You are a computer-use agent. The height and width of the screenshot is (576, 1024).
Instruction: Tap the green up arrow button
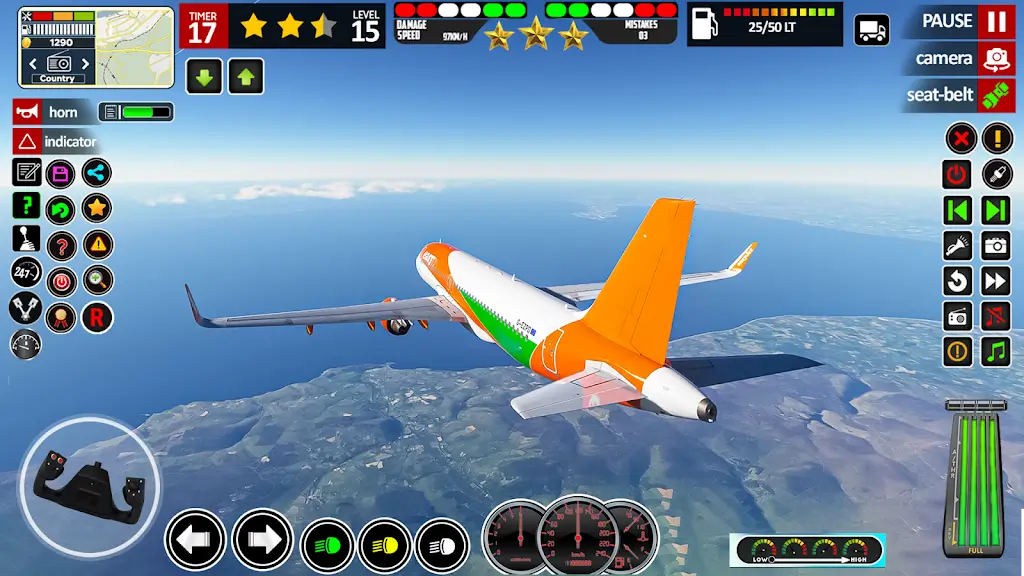click(x=246, y=76)
